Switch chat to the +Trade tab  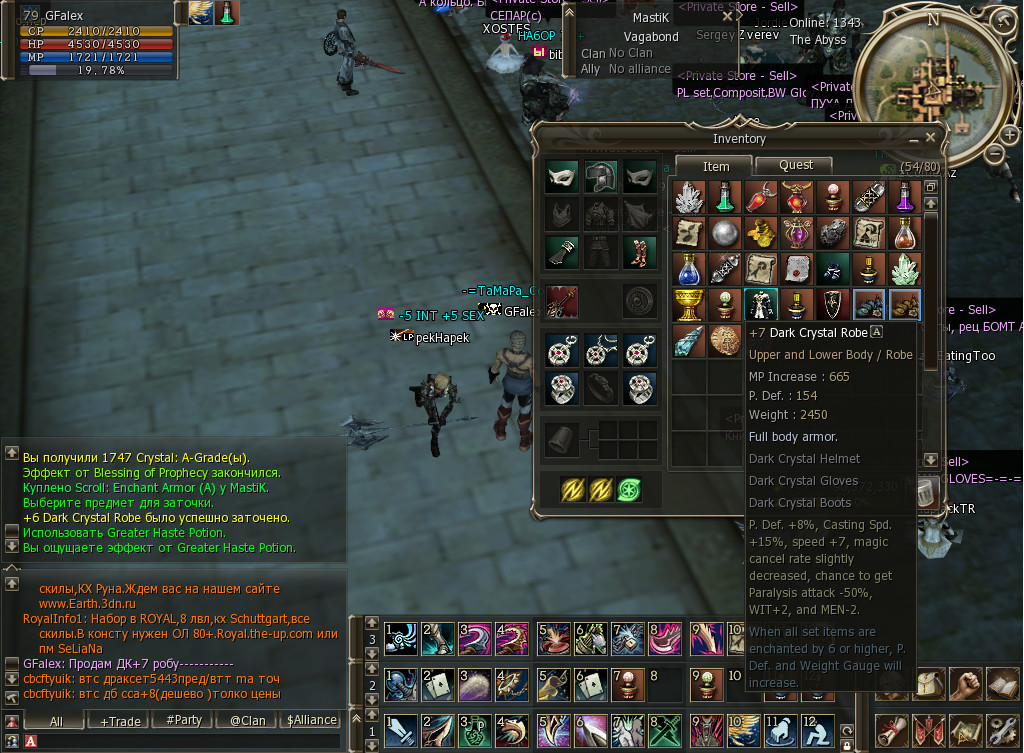pyautogui.click(x=121, y=720)
